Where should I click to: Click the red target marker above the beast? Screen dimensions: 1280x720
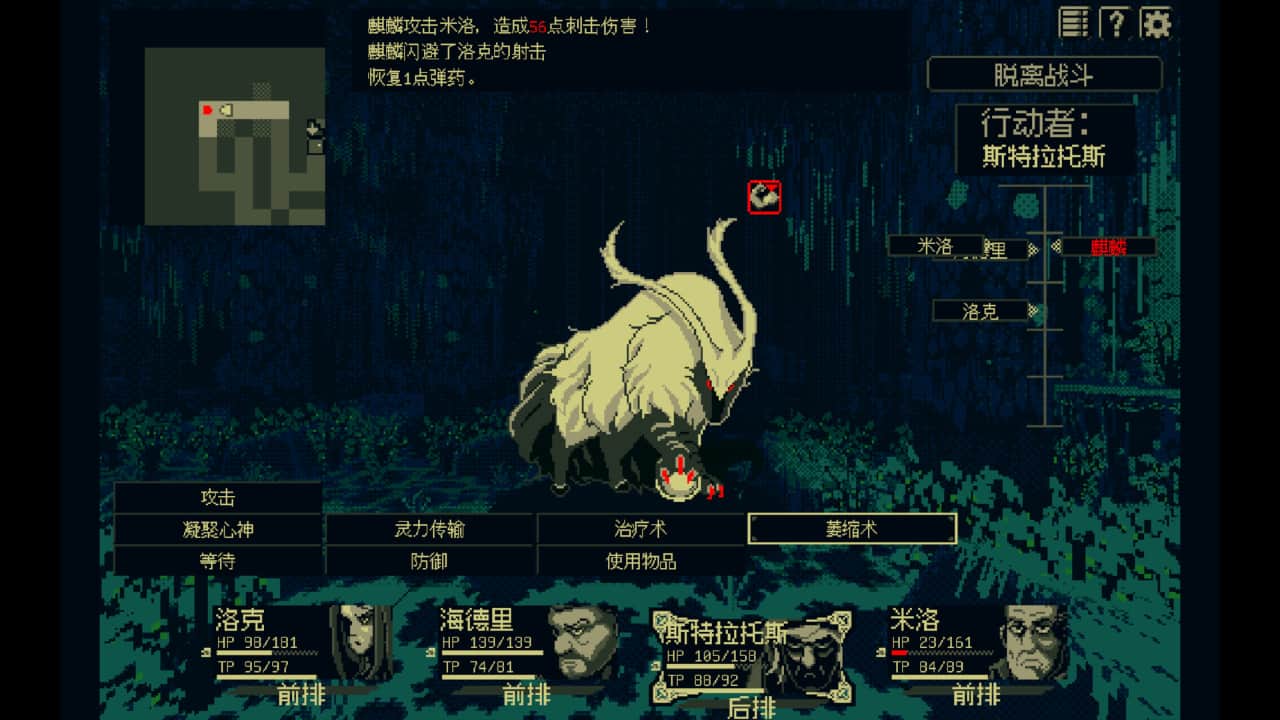click(765, 196)
